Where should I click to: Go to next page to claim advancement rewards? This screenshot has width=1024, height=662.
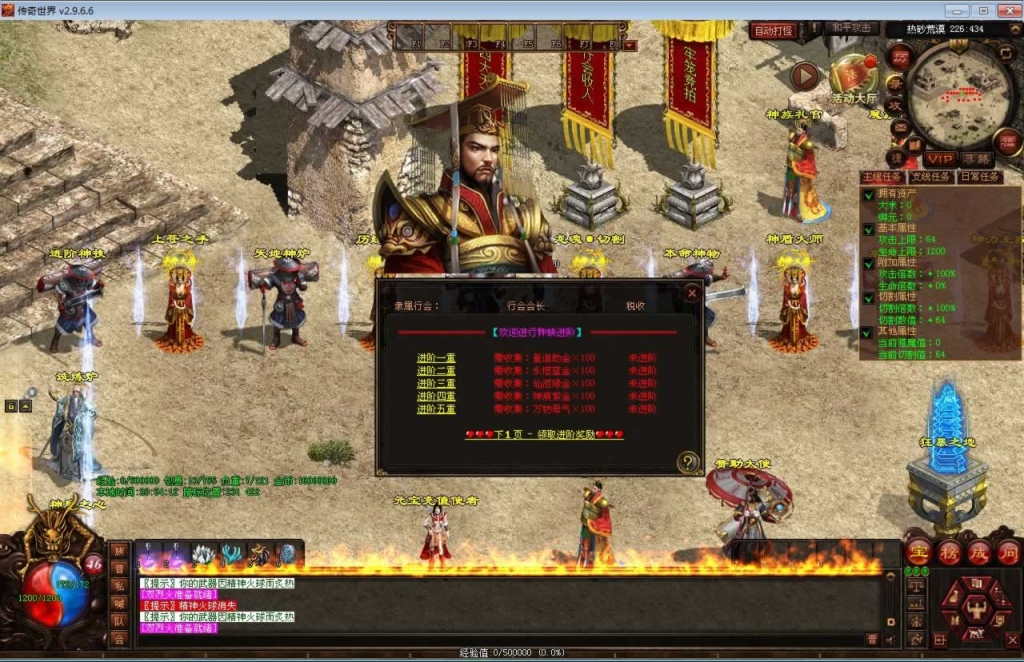point(544,435)
